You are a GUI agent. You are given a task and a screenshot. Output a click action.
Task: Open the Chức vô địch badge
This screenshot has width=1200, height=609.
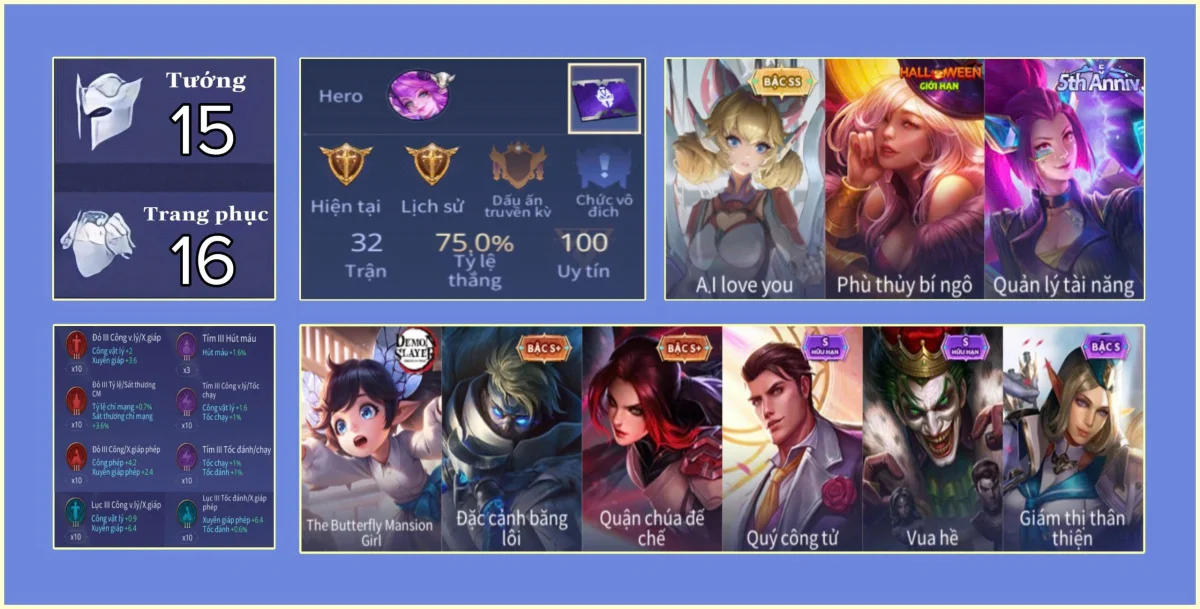tap(604, 165)
